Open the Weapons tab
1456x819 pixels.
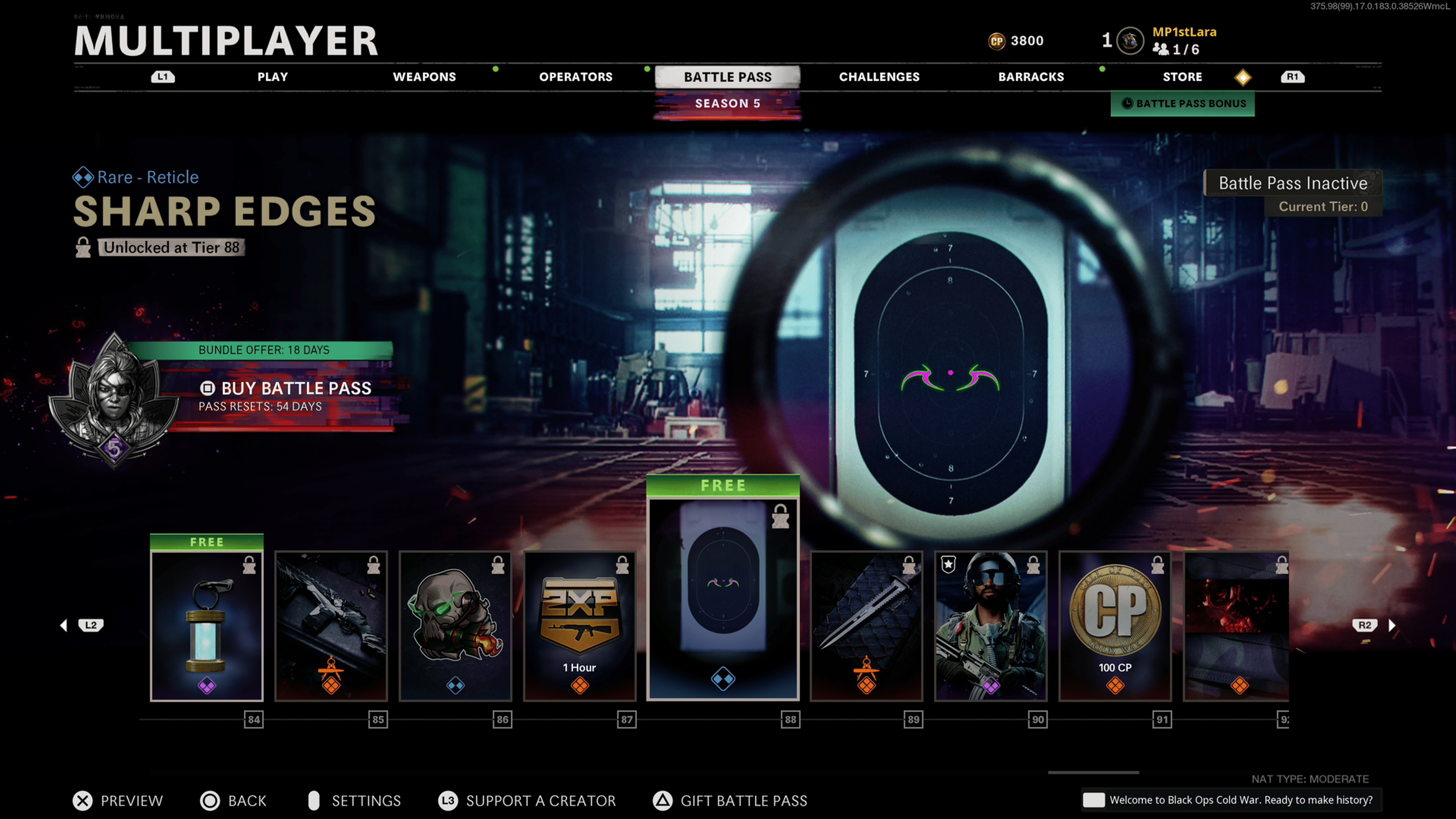424,77
